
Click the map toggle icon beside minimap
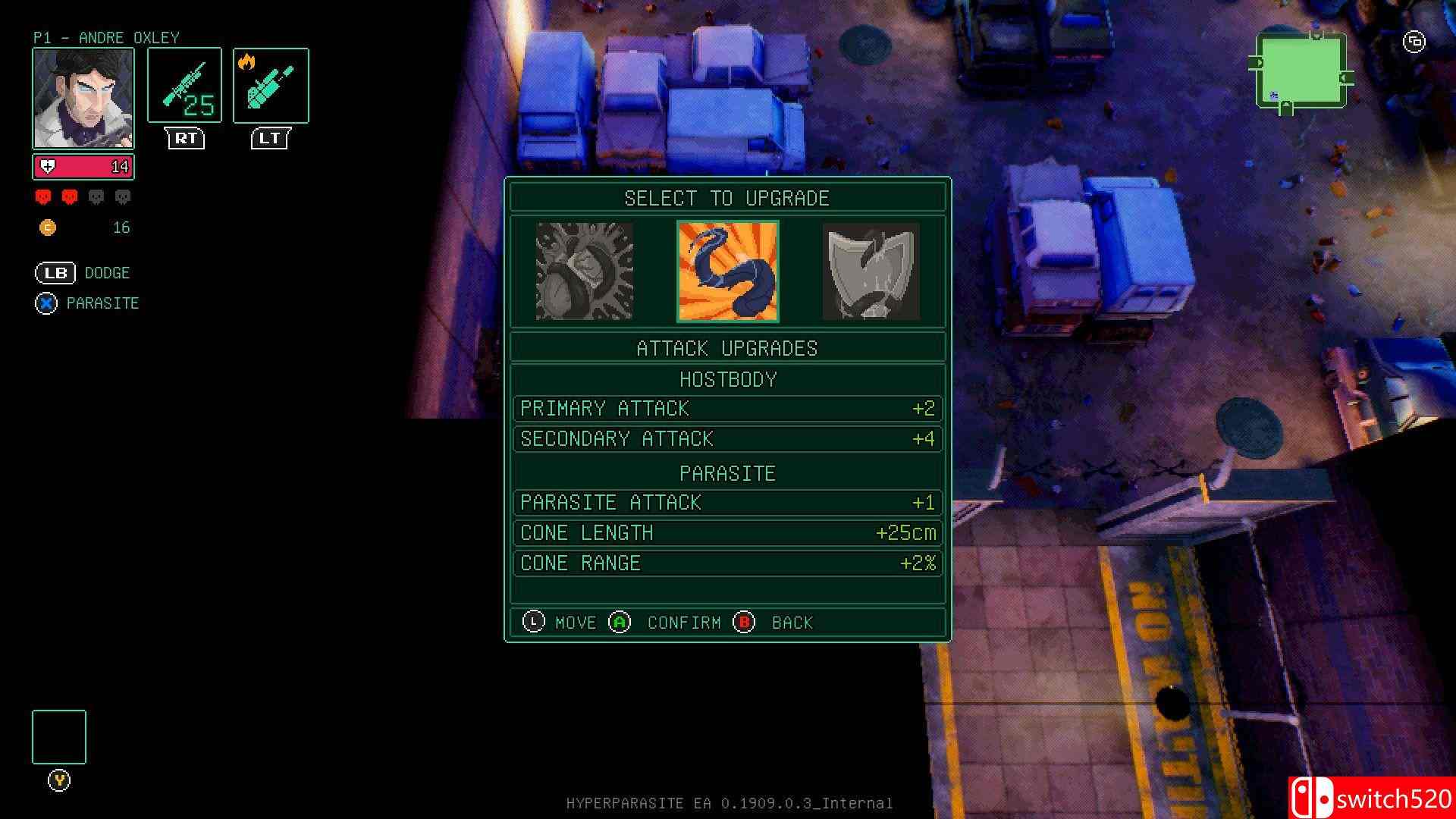pyautogui.click(x=1414, y=42)
